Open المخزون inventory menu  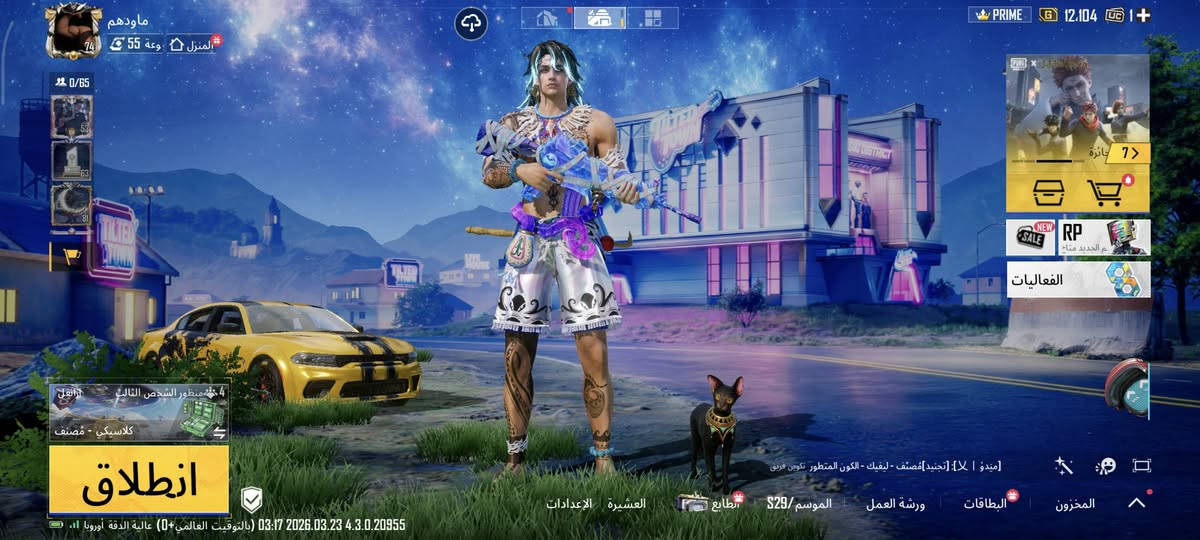coord(1075,504)
